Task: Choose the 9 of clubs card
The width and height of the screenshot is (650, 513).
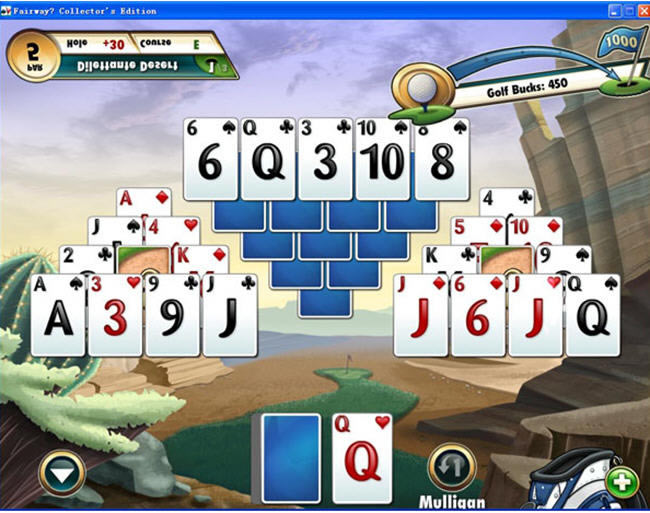Action: 173,316
